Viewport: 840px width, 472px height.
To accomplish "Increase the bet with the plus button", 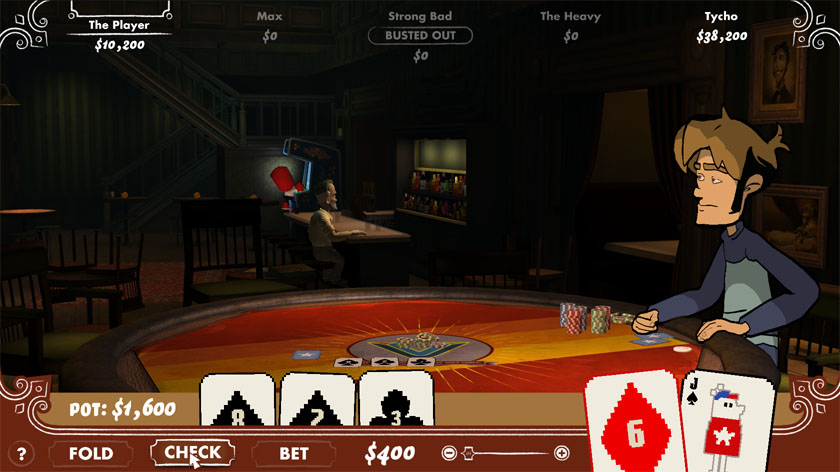I will tap(561, 453).
